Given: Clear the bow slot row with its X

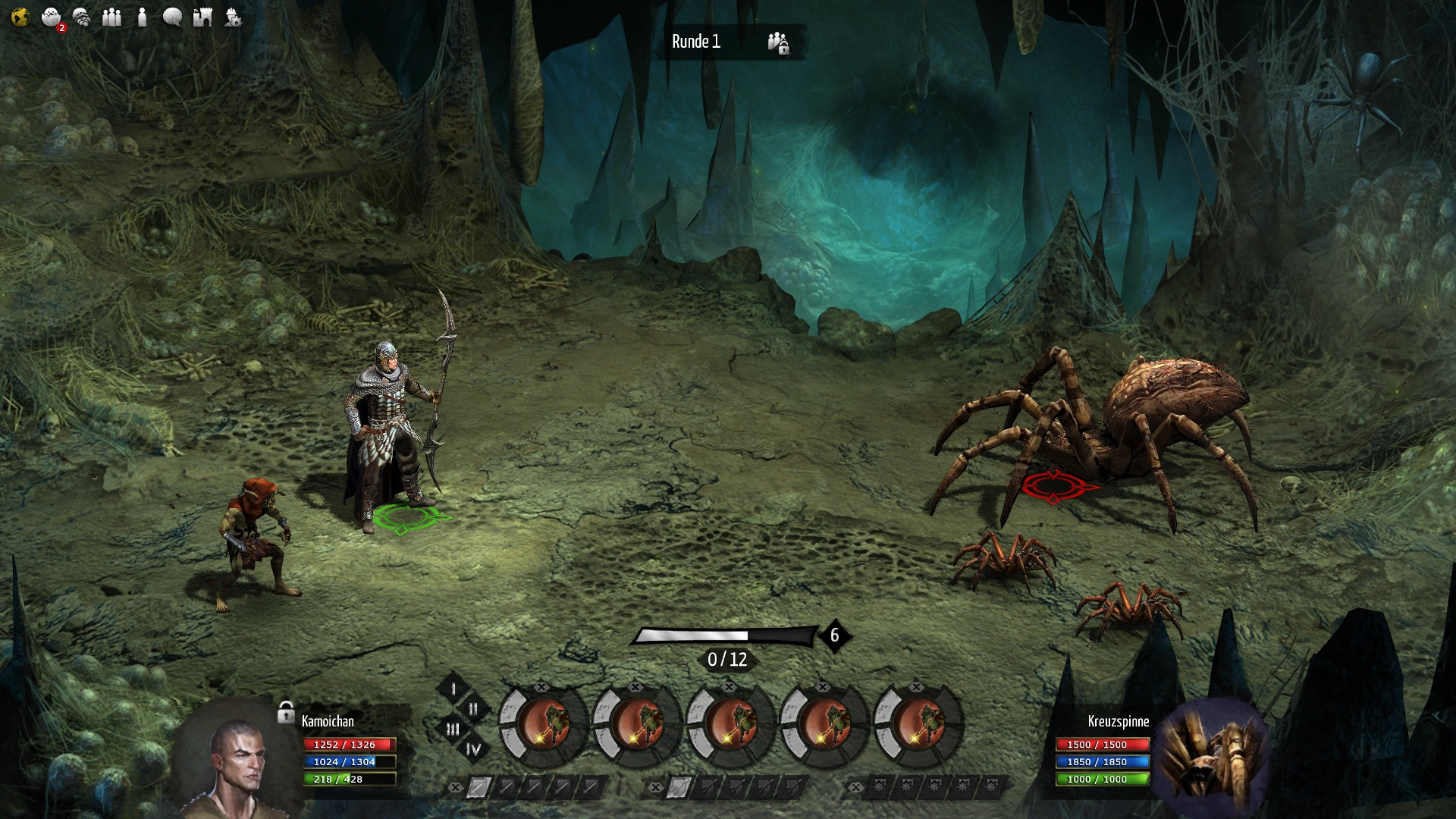Looking at the screenshot, I should 656,788.
